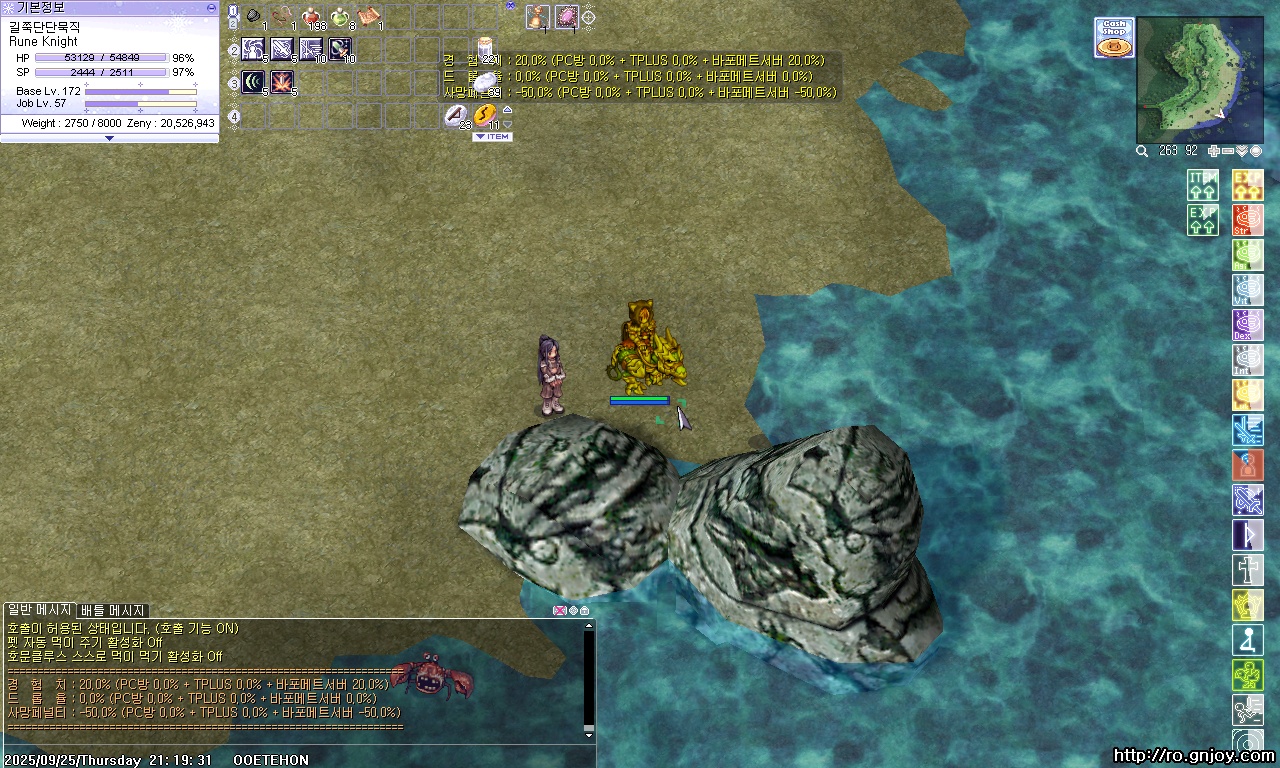Click the ITEM boost buff icon
Image resolution: width=1280 pixels, height=768 pixels.
point(1203,185)
